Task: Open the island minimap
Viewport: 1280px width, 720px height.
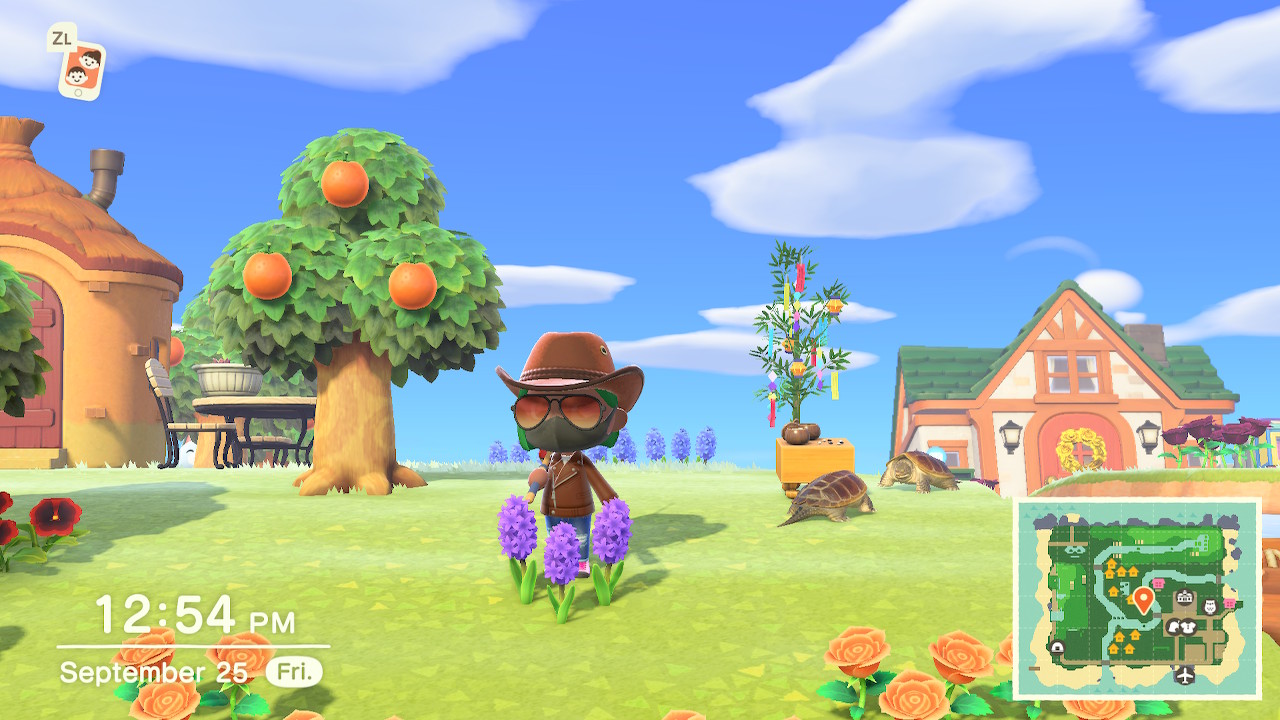Action: coord(1136,598)
